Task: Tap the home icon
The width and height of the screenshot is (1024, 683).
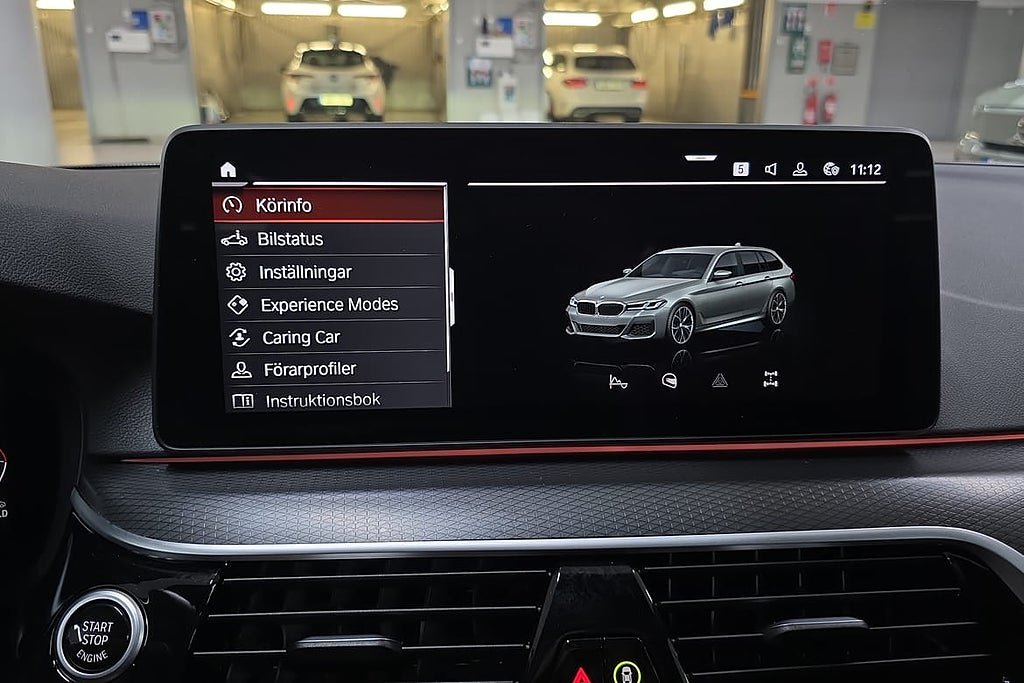Action: click(228, 169)
